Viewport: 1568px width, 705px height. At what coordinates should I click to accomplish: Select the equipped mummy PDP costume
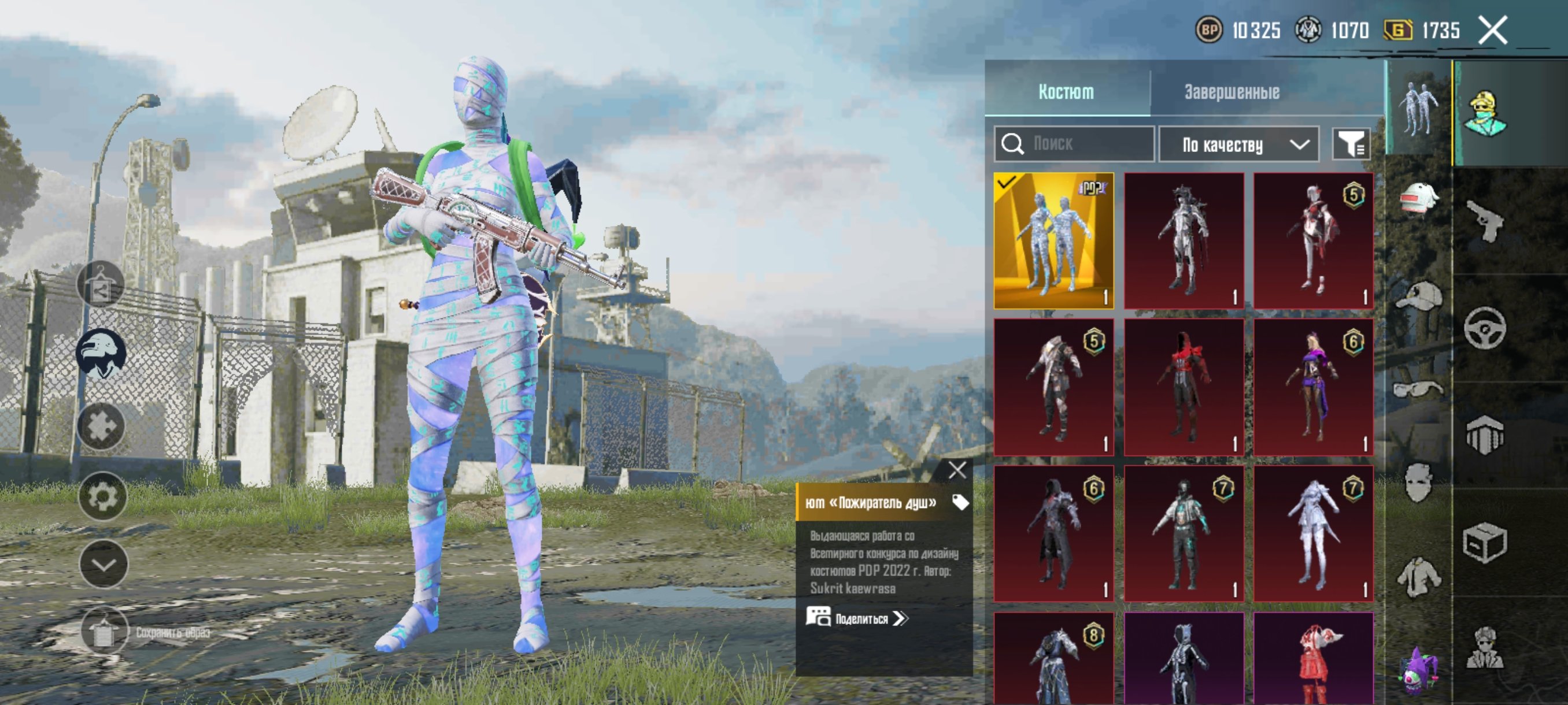point(1053,240)
